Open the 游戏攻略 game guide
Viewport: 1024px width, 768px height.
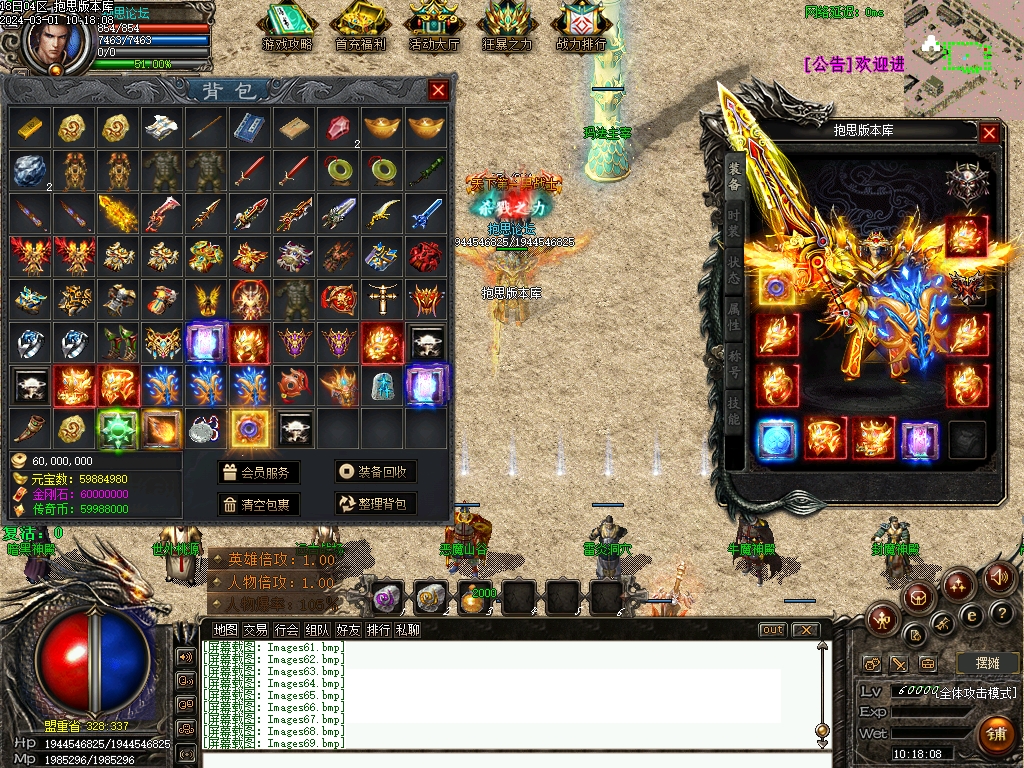tap(287, 28)
